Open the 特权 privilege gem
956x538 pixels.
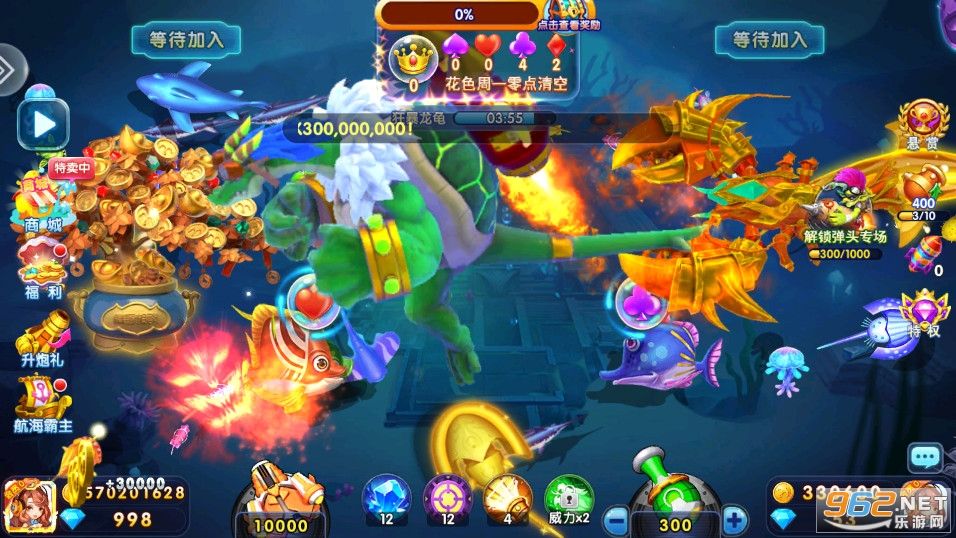(x=921, y=313)
